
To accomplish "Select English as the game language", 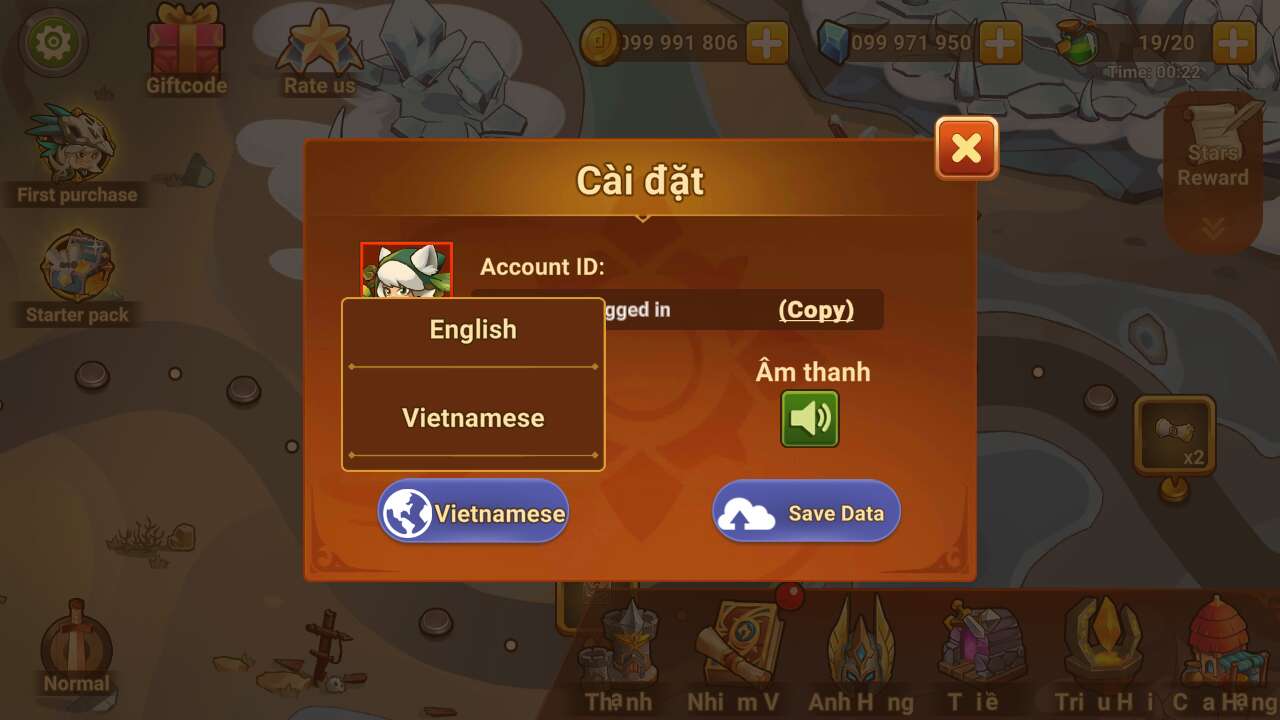I will [x=472, y=329].
